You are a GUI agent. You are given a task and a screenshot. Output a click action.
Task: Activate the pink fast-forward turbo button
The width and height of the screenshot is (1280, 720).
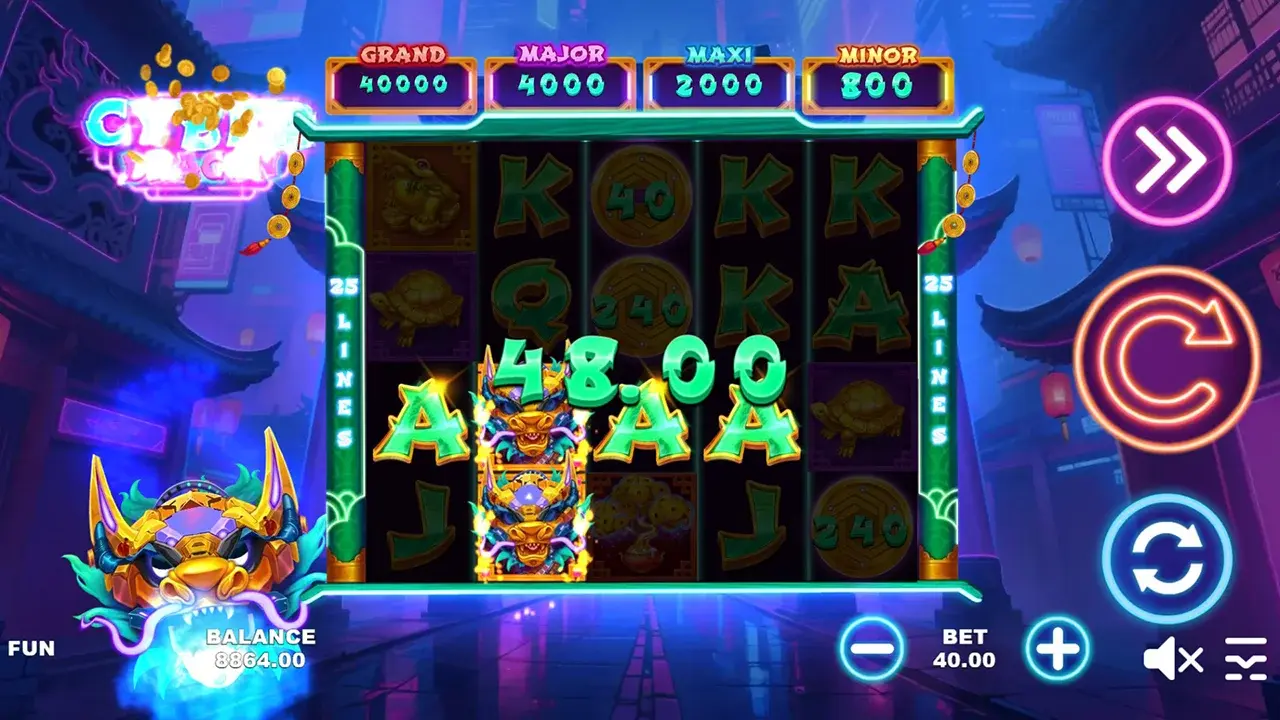[1166, 160]
